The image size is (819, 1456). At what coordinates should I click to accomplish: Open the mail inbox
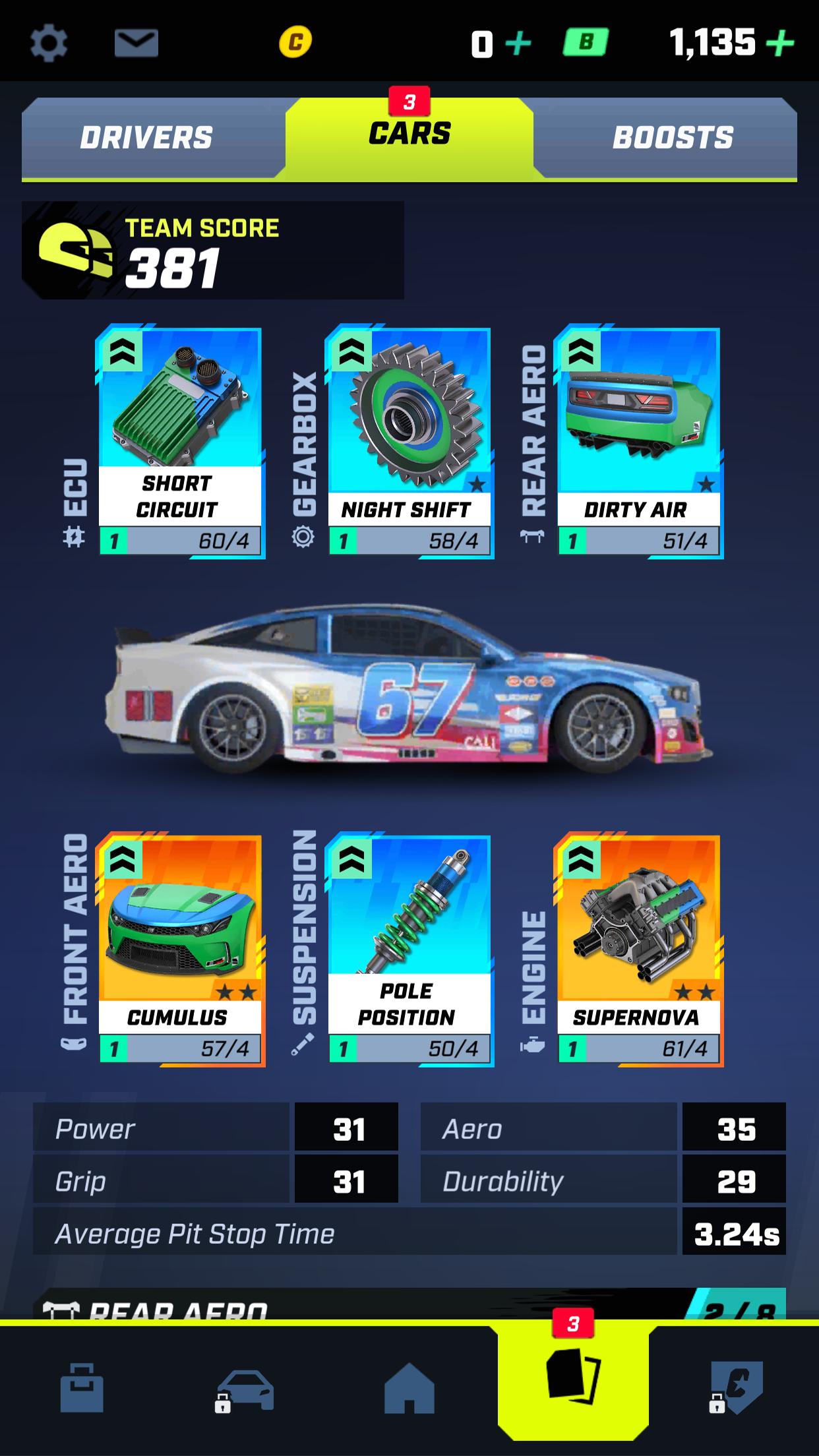[136, 44]
